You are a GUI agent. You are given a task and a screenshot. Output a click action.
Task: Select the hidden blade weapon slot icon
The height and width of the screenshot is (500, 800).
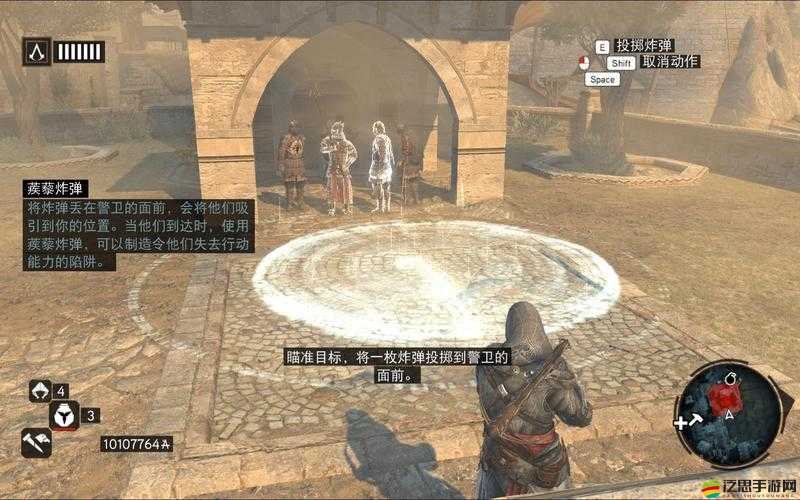[x=35, y=442]
